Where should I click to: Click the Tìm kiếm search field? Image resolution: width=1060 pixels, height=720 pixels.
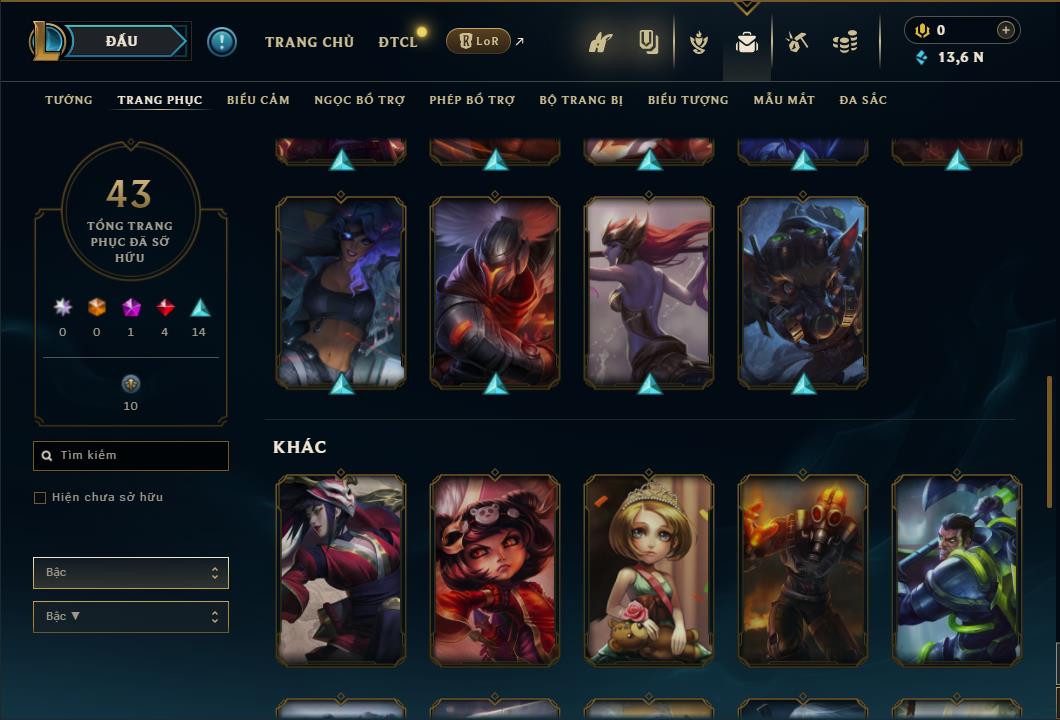[131, 456]
